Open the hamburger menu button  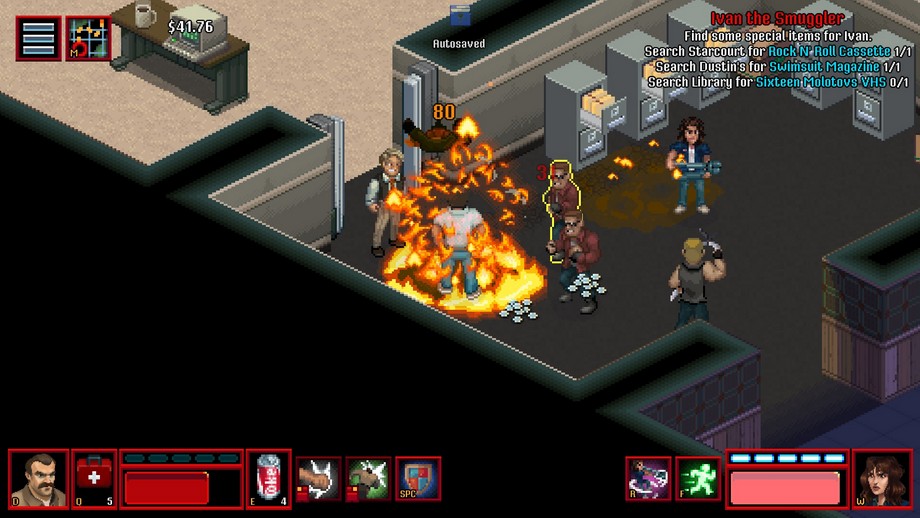[x=38, y=39]
